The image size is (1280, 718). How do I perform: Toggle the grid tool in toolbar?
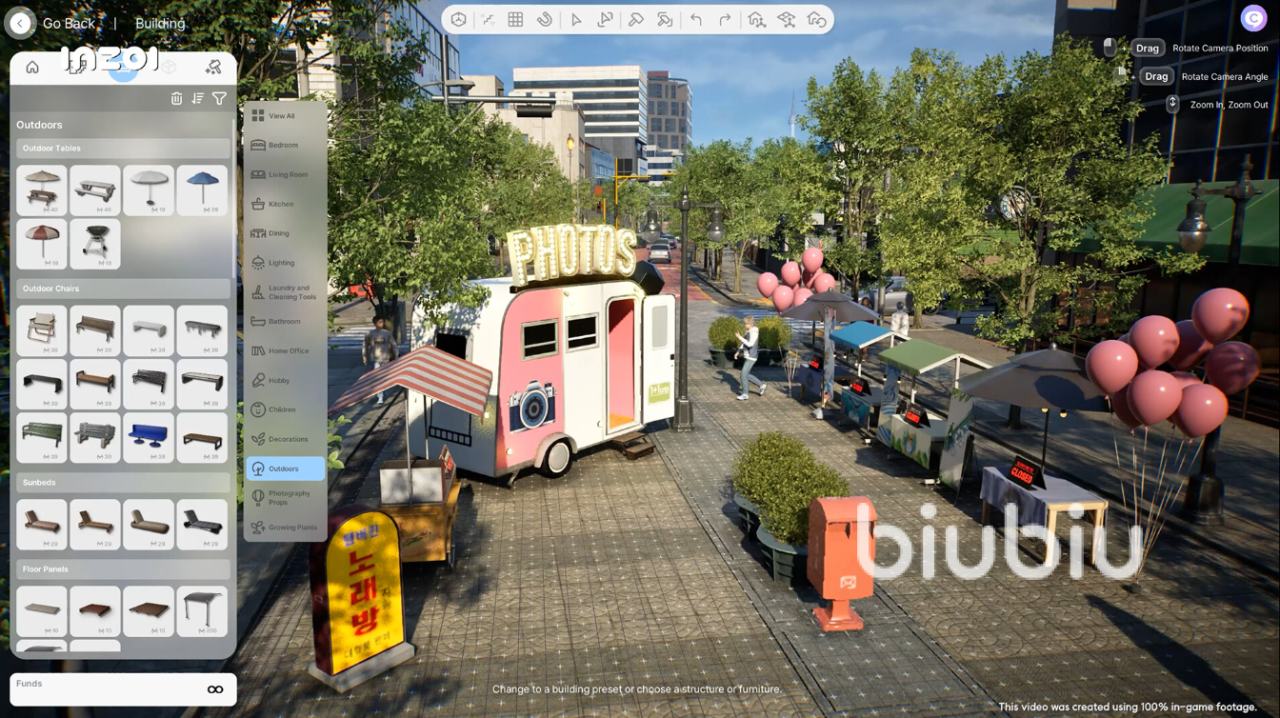point(516,19)
